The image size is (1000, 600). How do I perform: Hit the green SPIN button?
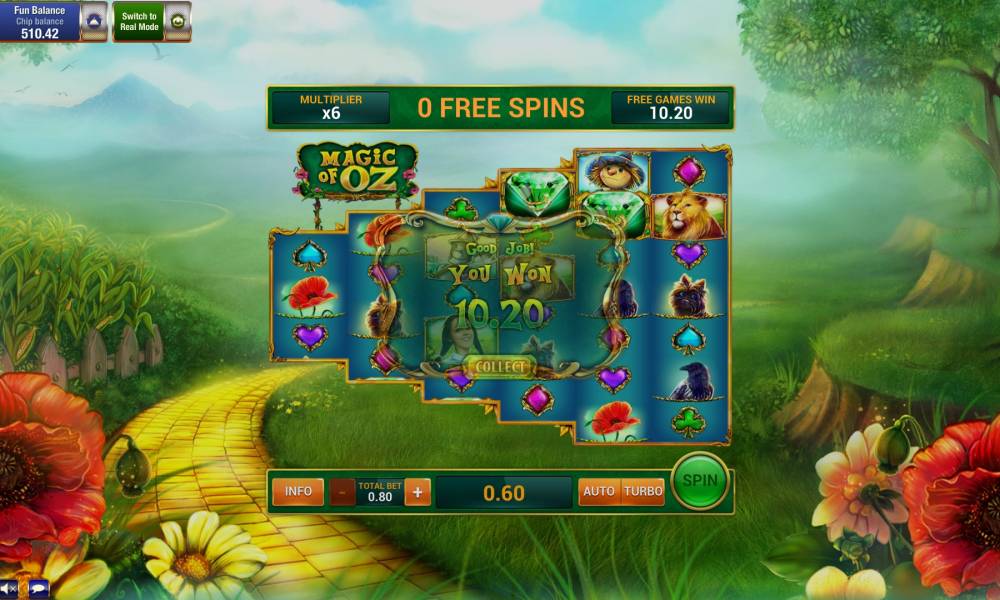tap(699, 480)
